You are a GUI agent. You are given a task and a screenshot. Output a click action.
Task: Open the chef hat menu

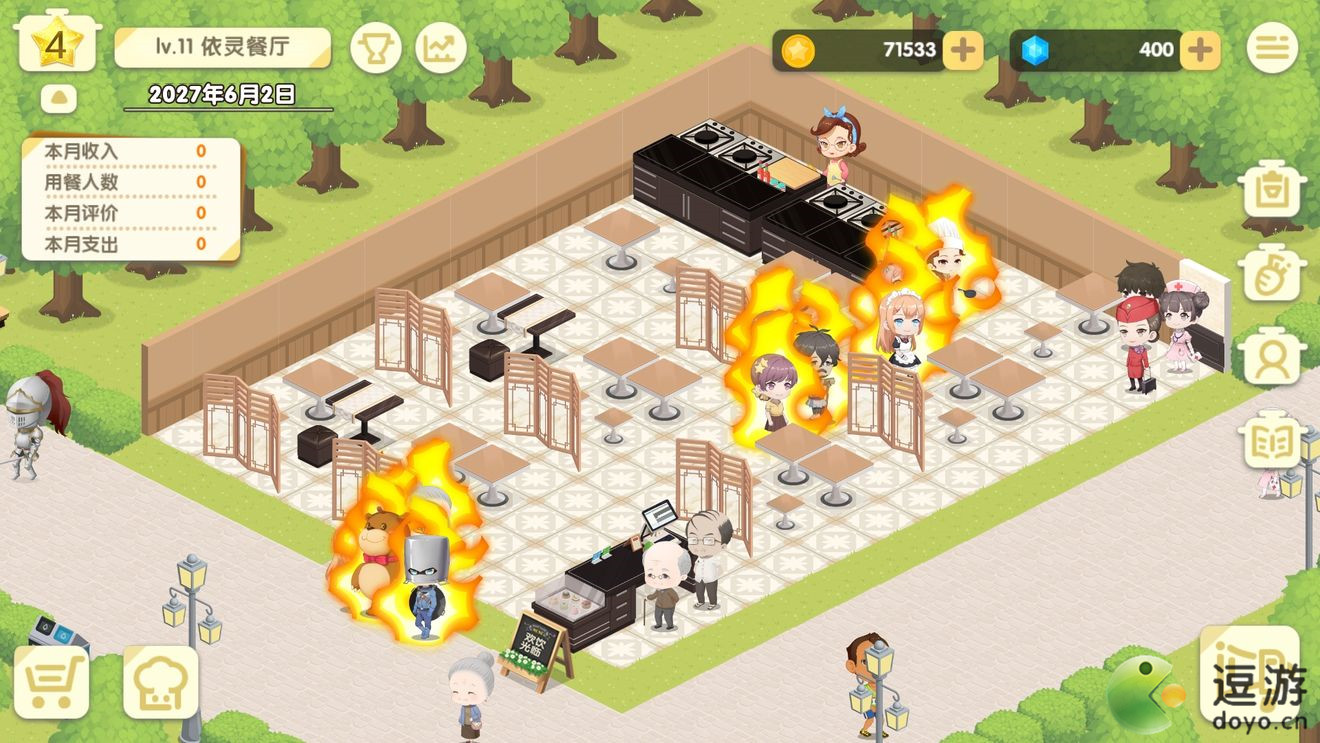click(160, 682)
